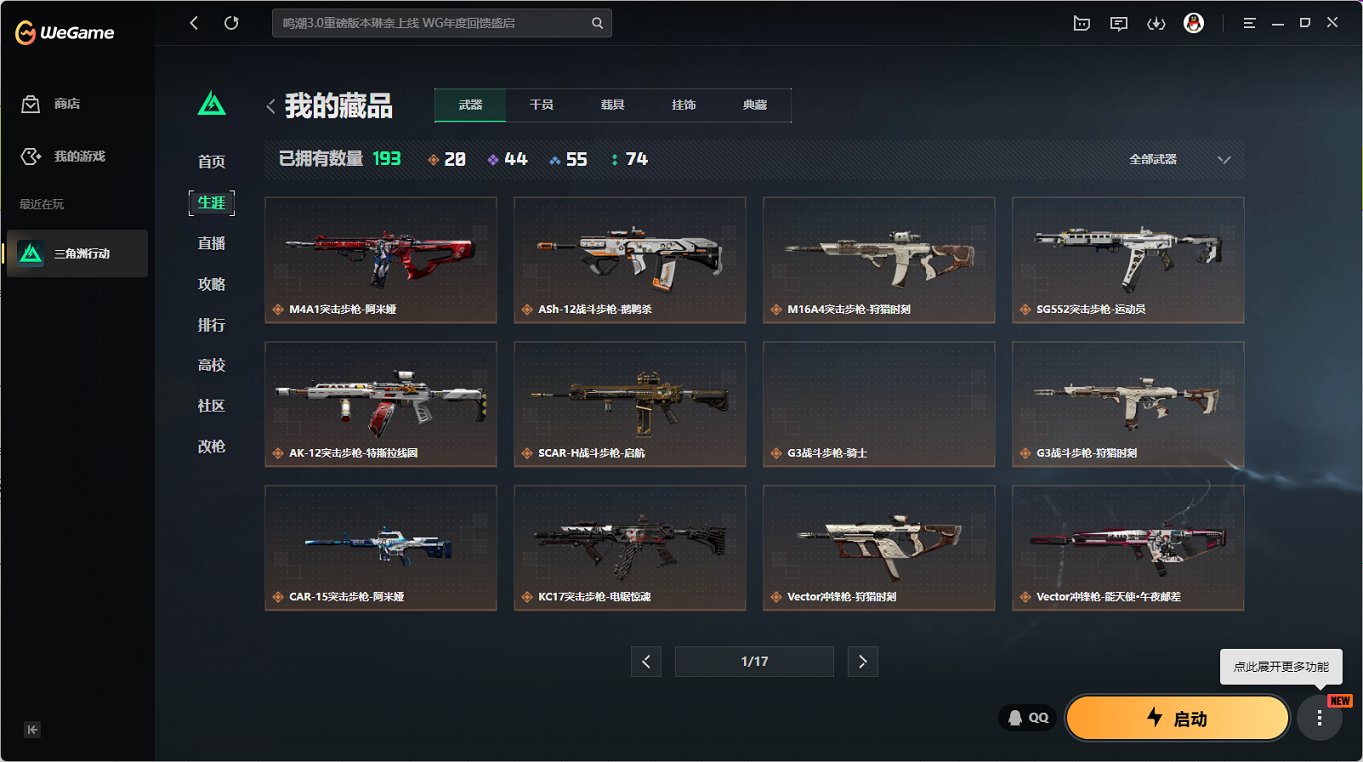This screenshot has height=762, width=1363.
Task: Go to next page with right arrow
Action: (862, 661)
